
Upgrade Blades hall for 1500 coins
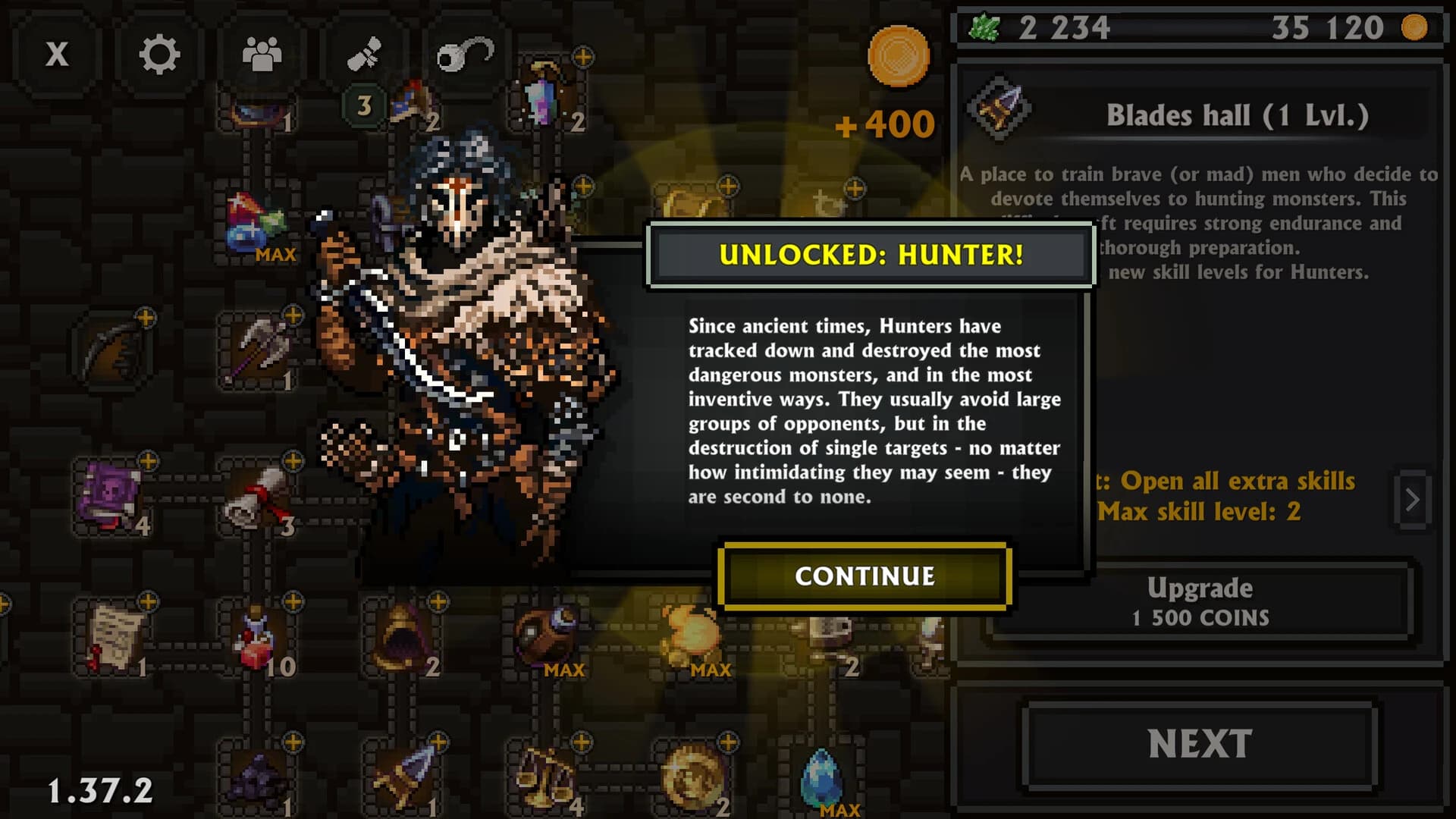(x=1198, y=603)
